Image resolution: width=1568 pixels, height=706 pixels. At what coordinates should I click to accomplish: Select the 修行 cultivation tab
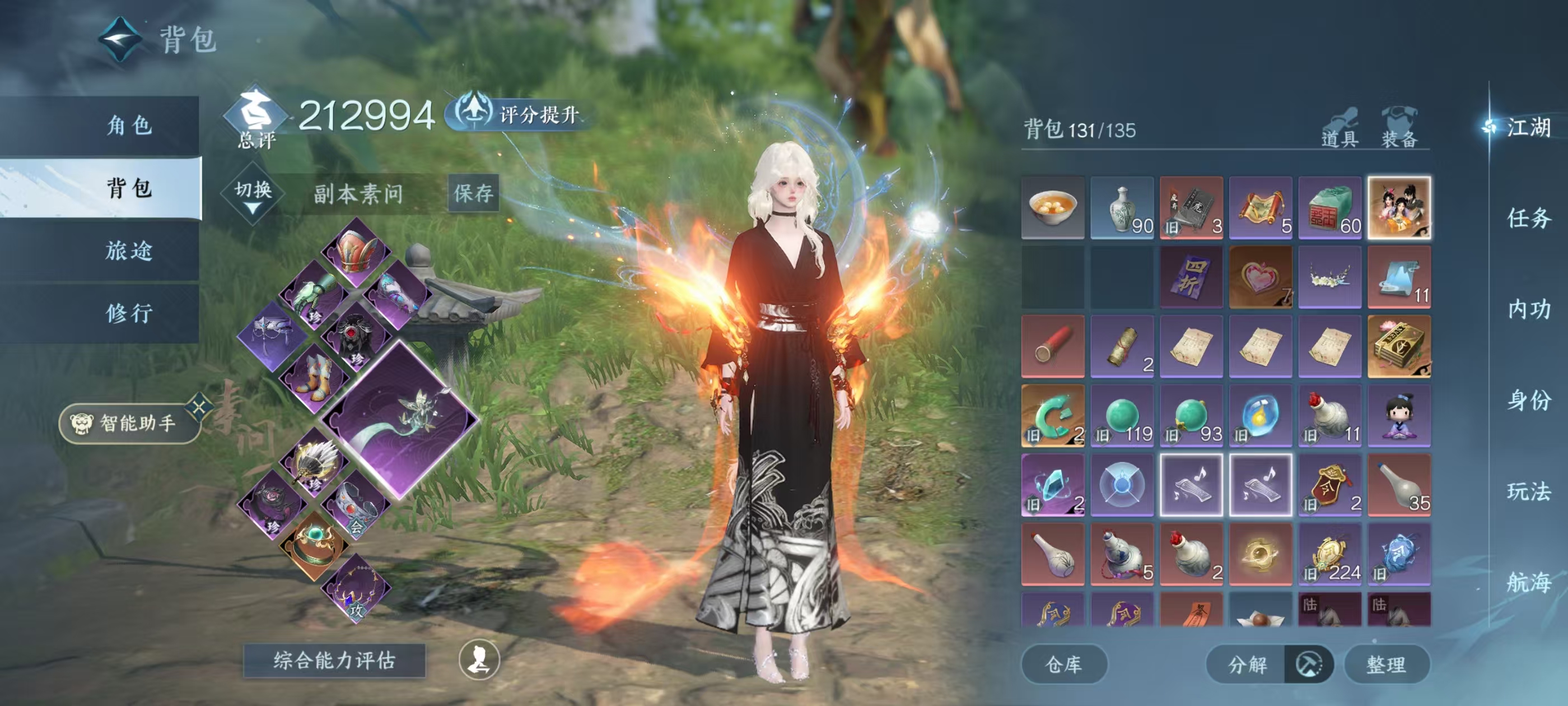(x=129, y=313)
